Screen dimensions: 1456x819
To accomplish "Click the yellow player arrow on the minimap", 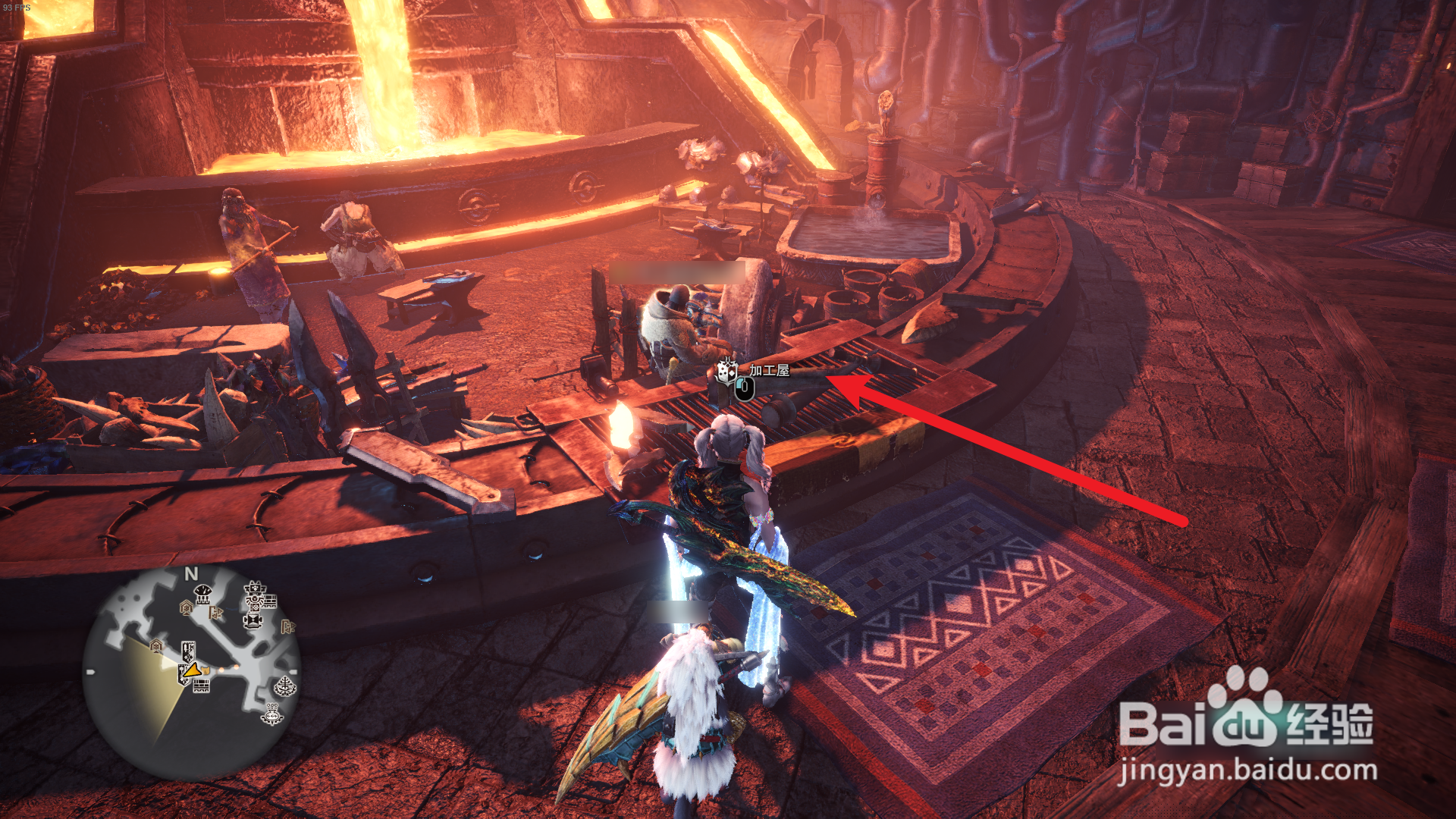I will tap(193, 670).
